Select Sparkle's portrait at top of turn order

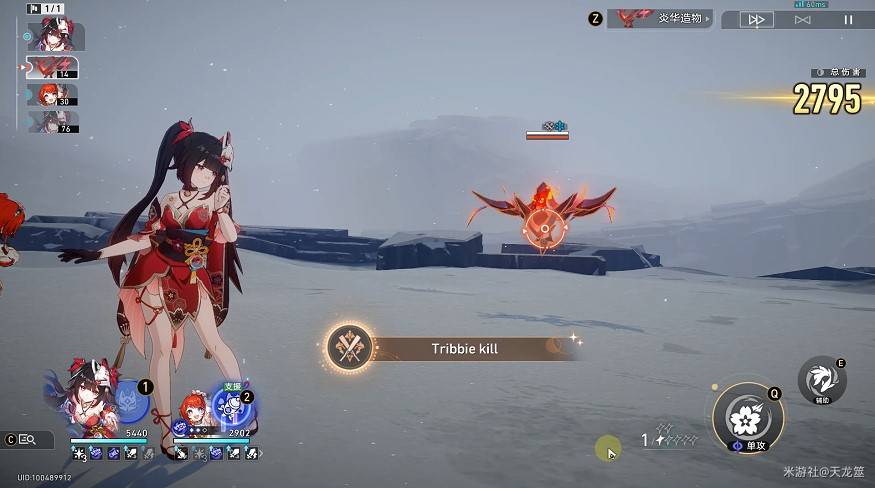click(x=53, y=37)
